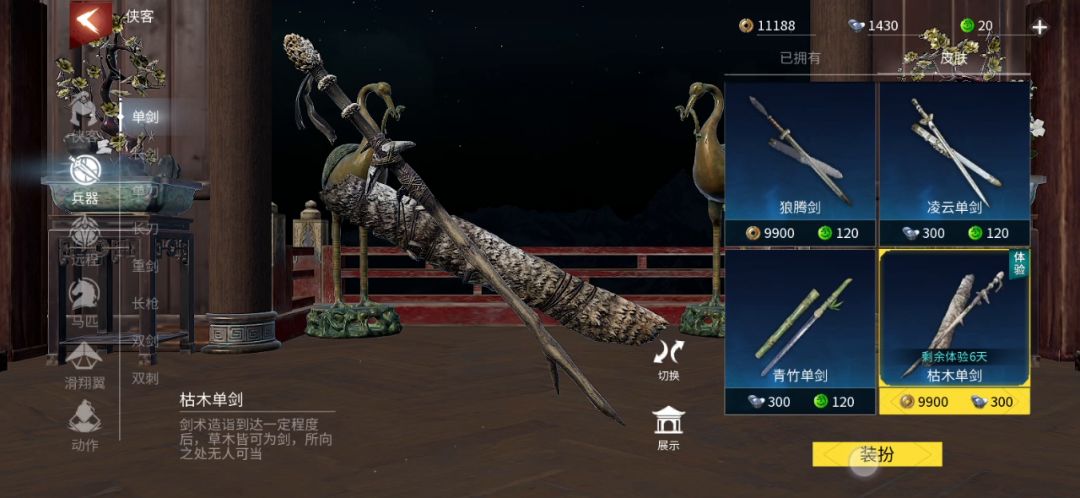The image size is (1080, 498).
Task: Select the 枯木单剑 trial sword skin
Action: [x=954, y=331]
